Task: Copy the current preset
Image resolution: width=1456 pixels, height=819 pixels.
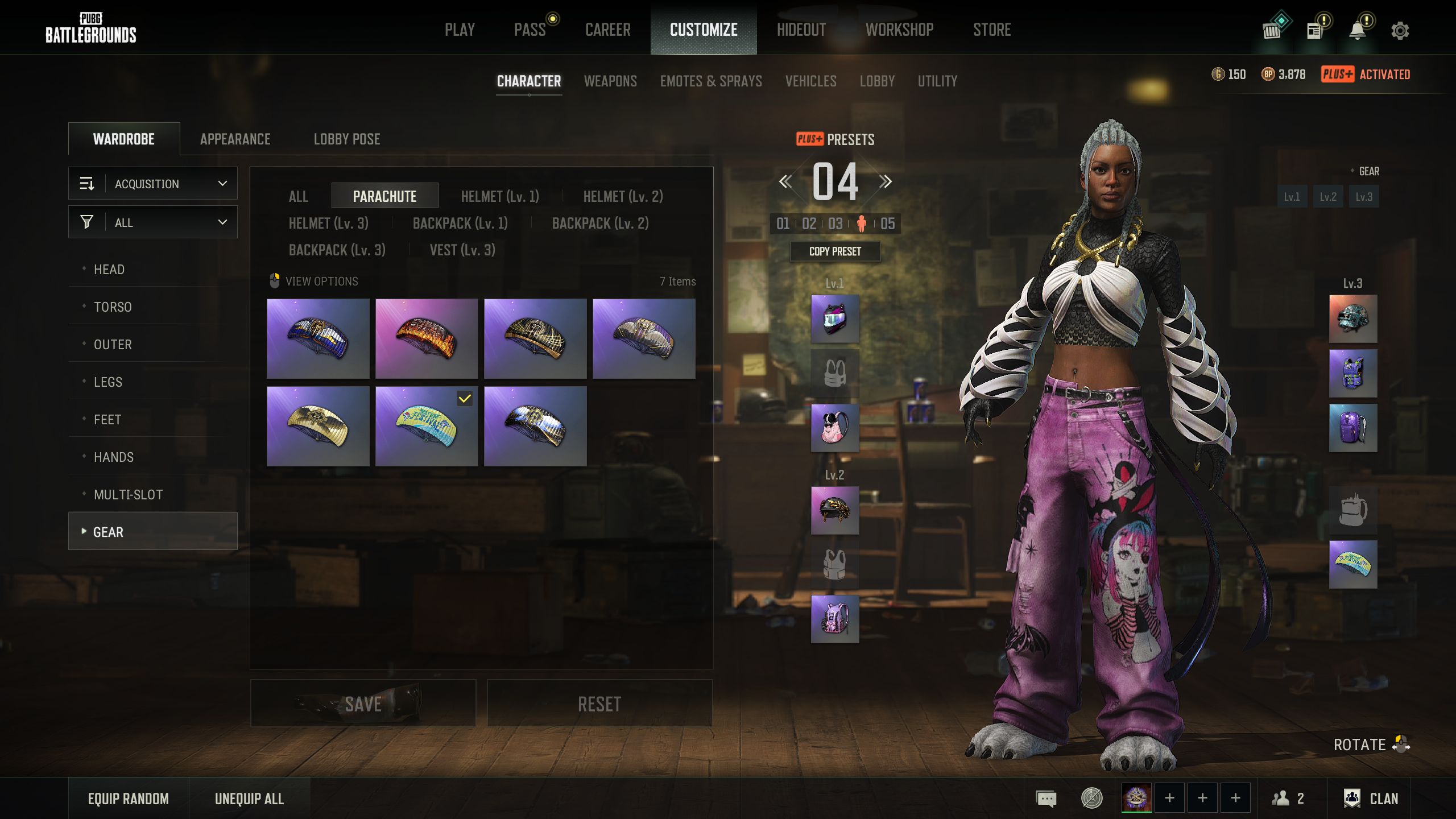Action: tap(835, 251)
